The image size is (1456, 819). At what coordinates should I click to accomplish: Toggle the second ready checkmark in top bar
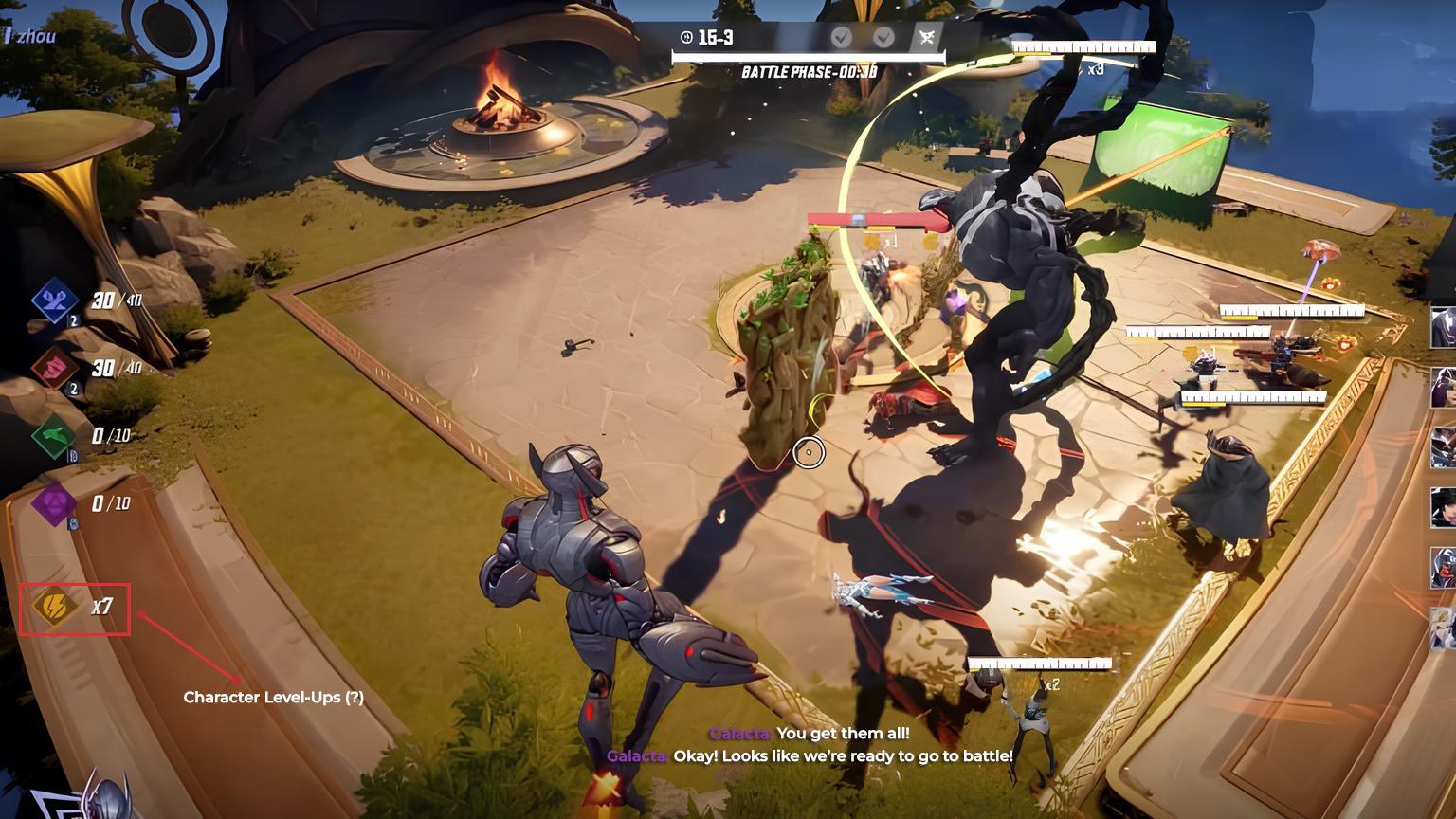(x=883, y=39)
